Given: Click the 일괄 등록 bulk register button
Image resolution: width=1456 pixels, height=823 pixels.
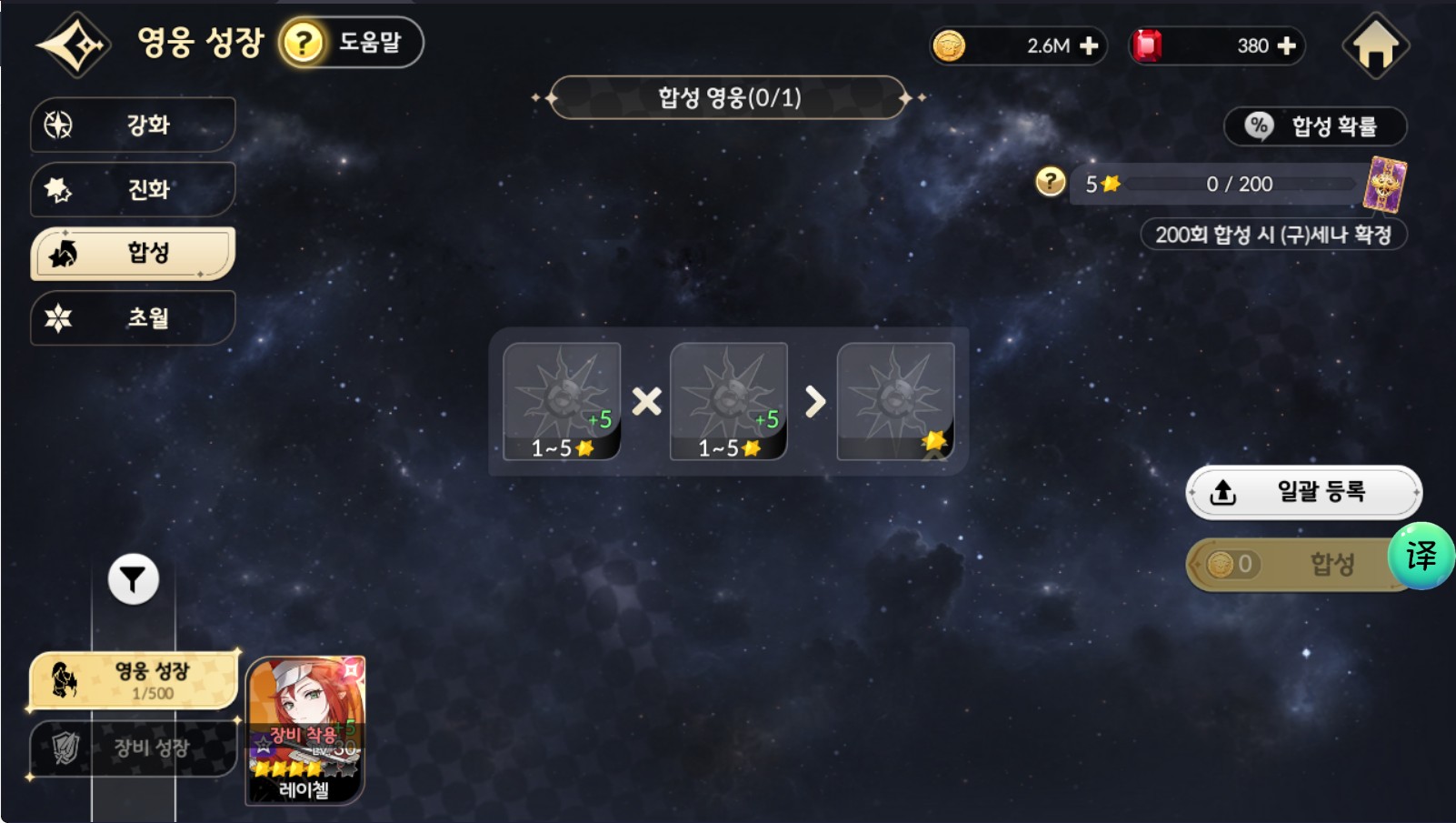Looking at the screenshot, I should coord(1303,492).
